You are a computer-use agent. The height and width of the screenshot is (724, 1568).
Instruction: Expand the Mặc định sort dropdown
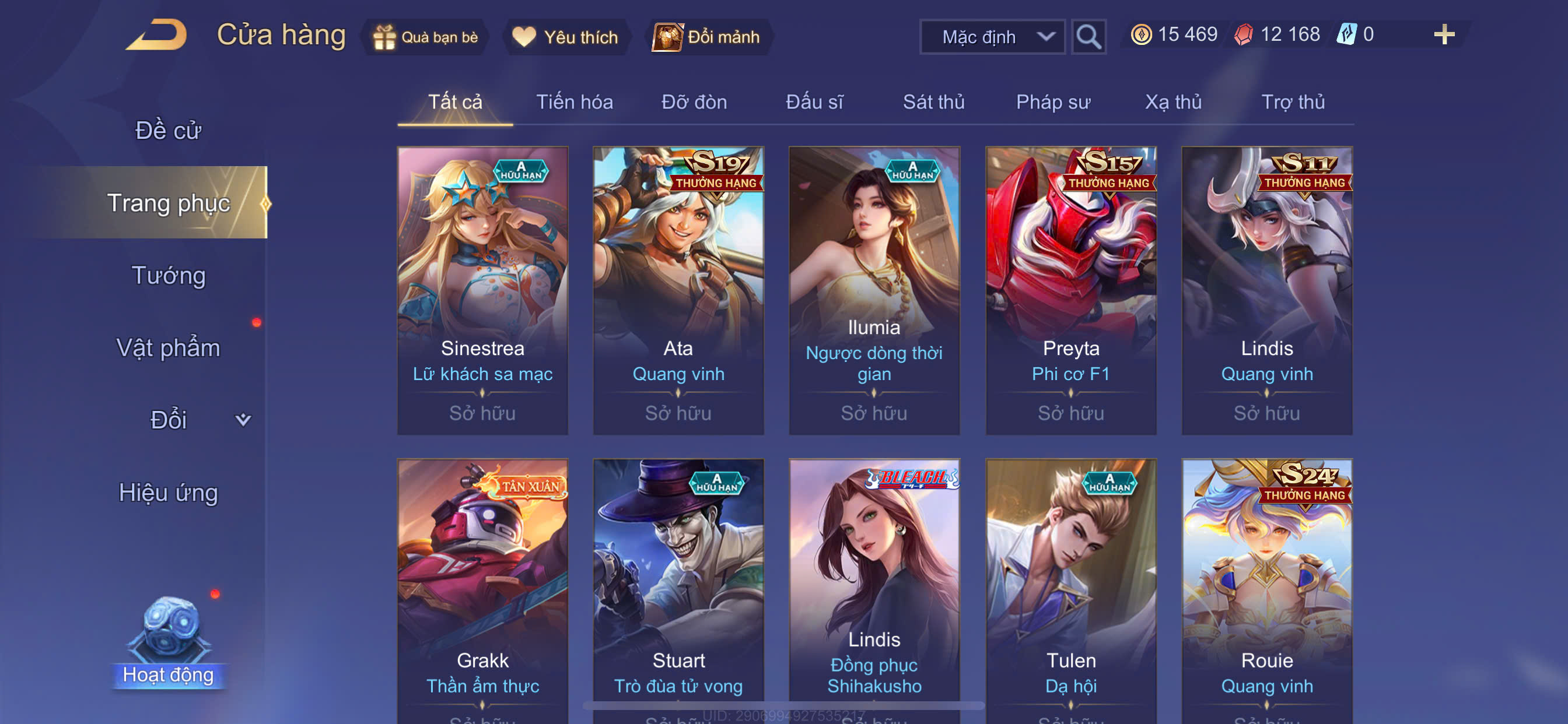tap(992, 37)
